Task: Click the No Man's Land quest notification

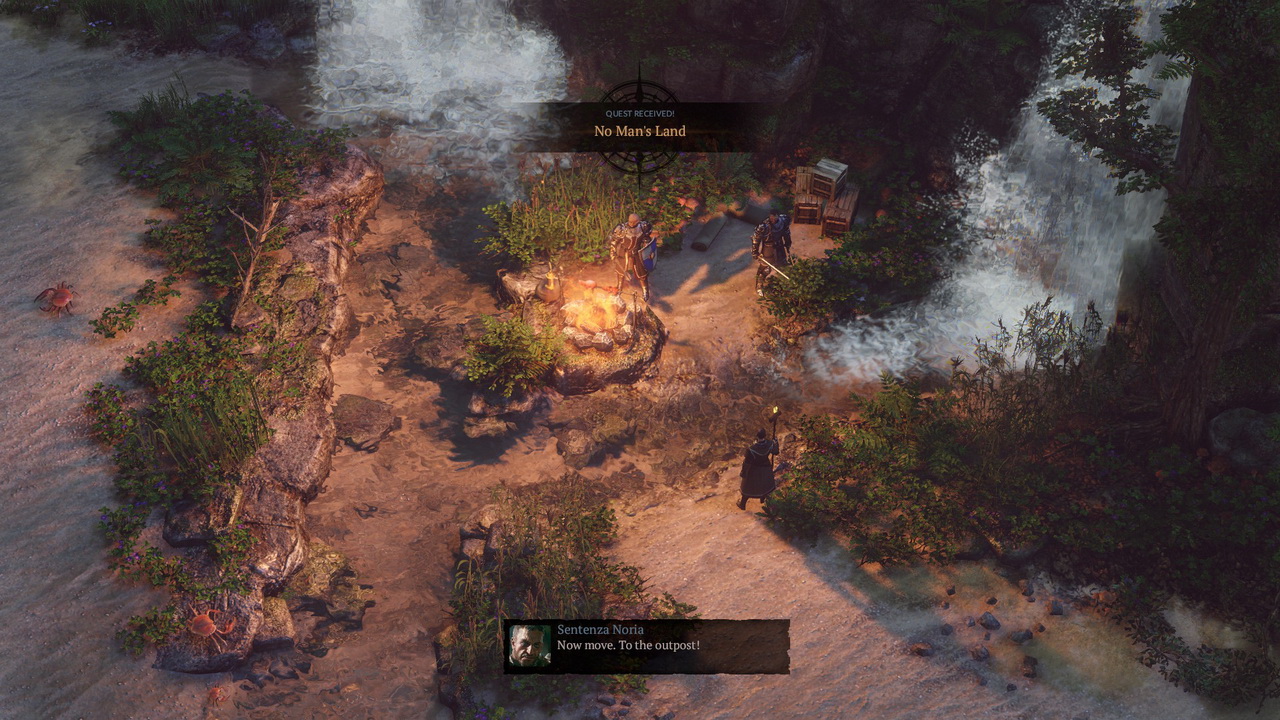Action: point(640,130)
